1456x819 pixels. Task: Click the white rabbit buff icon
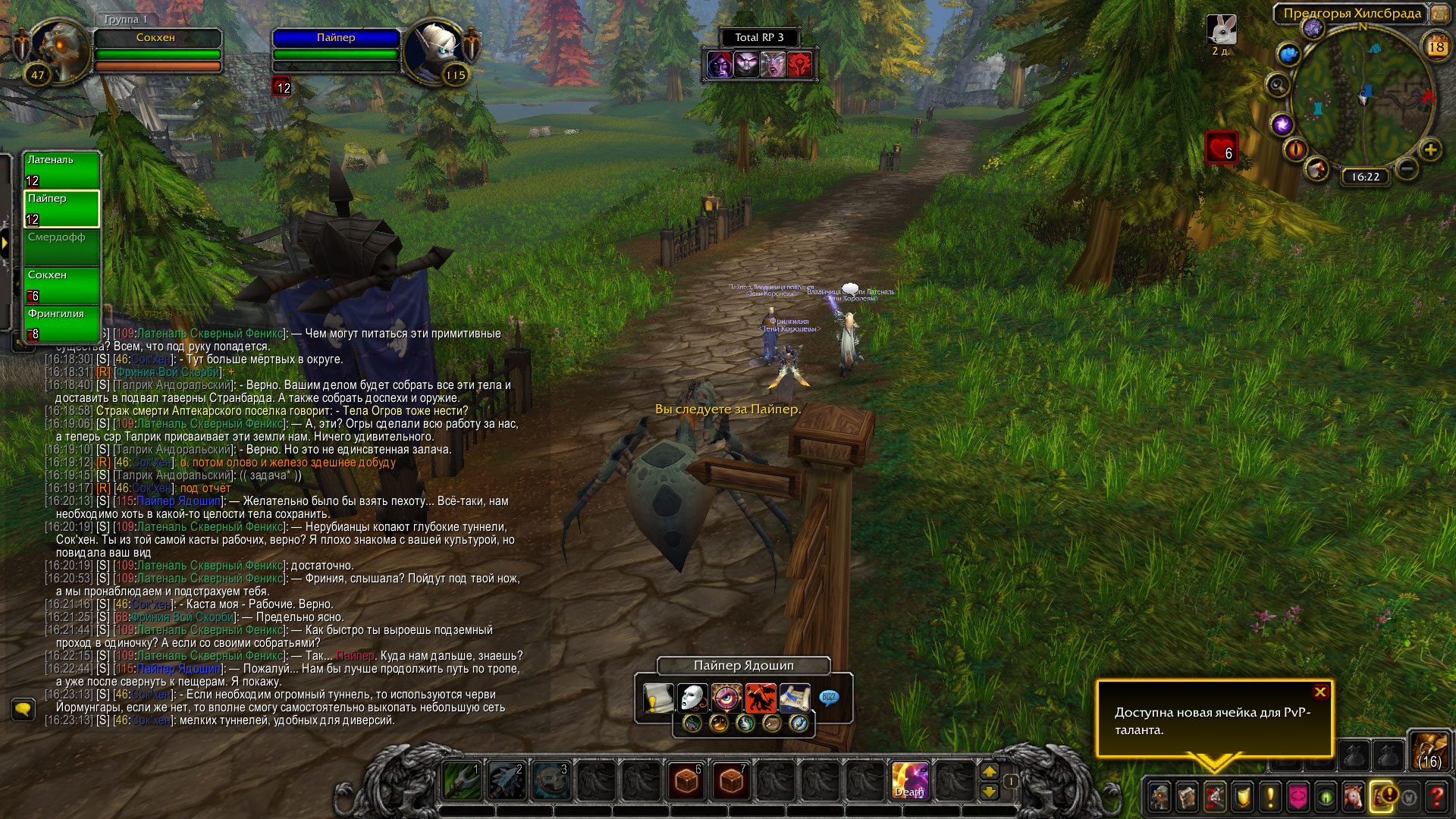(x=1221, y=30)
